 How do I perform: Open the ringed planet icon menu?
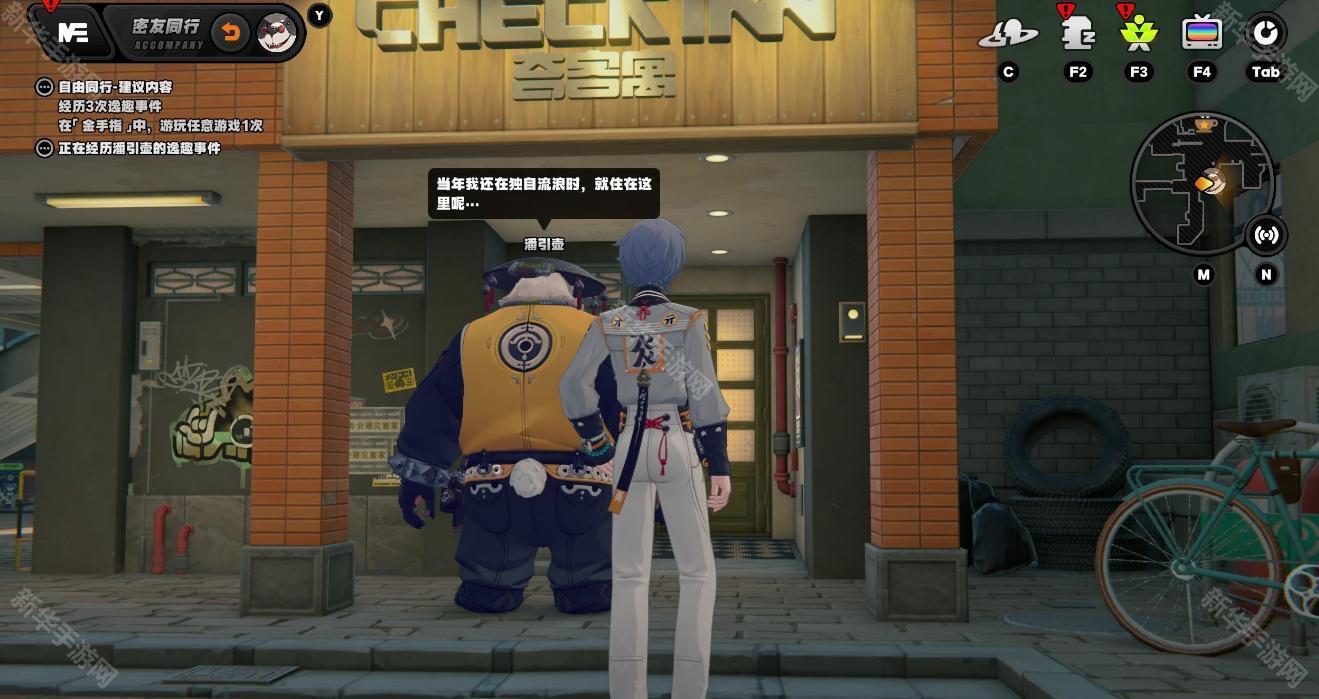[1007, 35]
